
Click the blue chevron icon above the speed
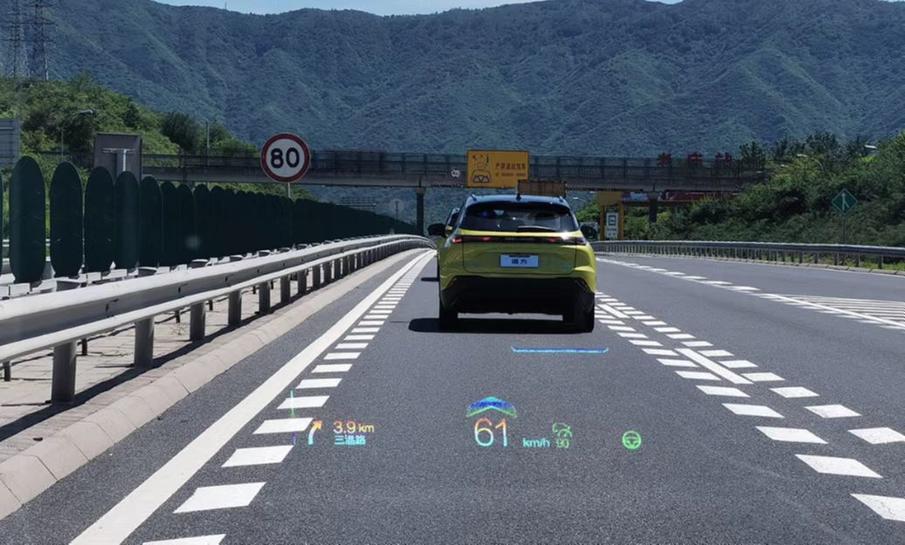coord(491,407)
